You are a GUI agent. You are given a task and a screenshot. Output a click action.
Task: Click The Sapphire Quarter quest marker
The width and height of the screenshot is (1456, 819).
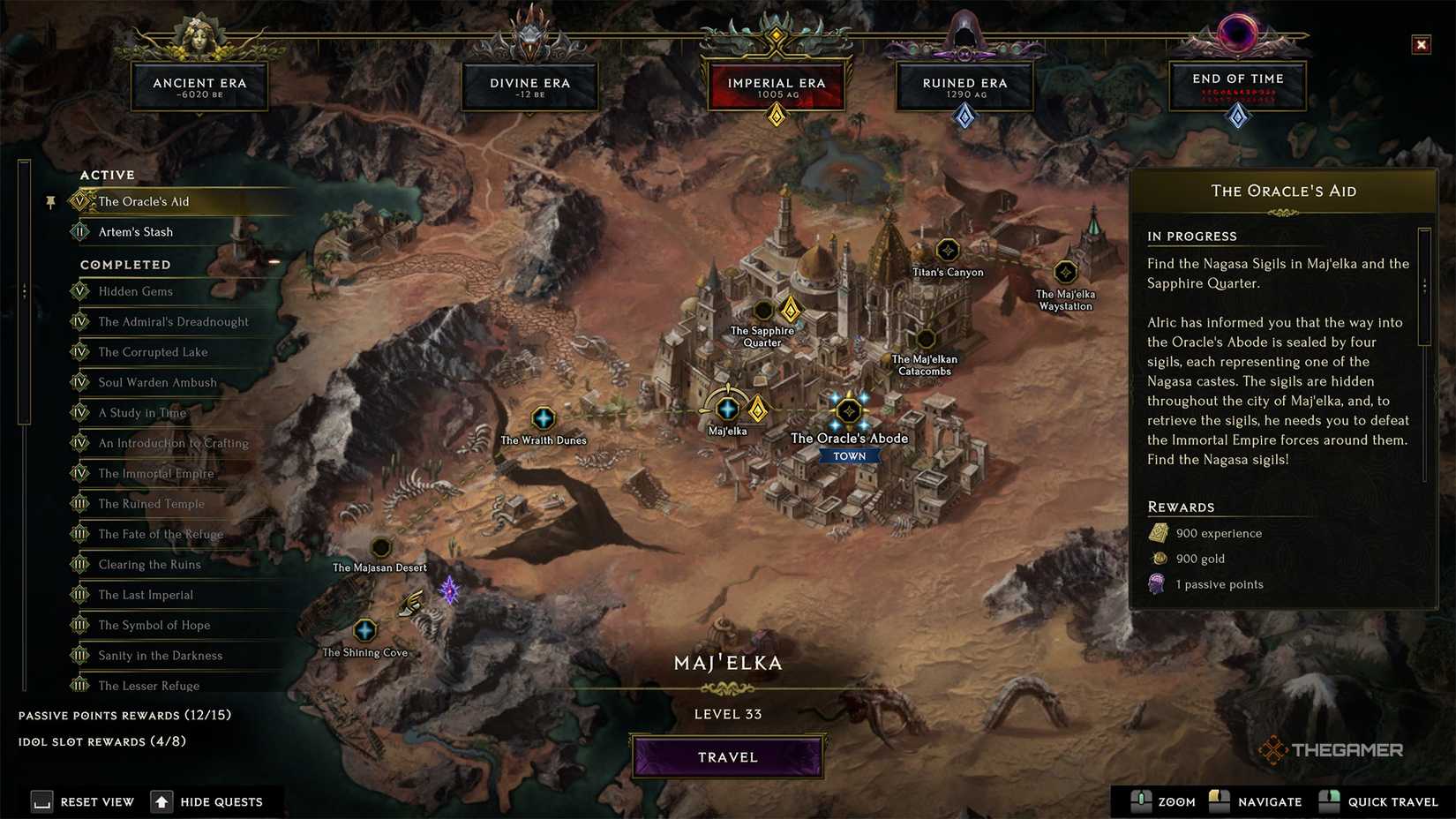pyautogui.click(x=790, y=312)
